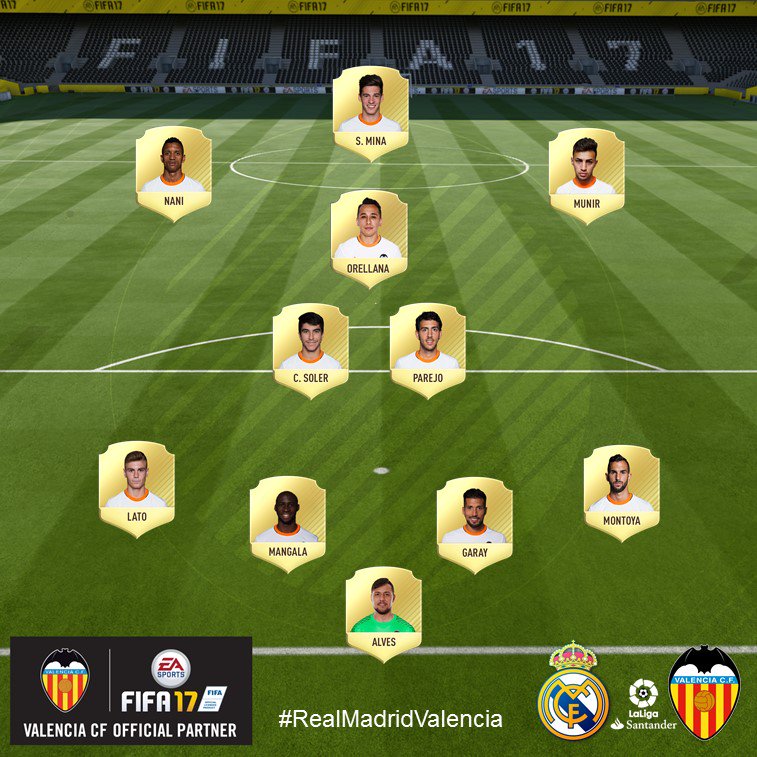Open the Valencia CF Official Partner banner
Image resolution: width=757 pixels, height=757 pixels.
(x=131, y=691)
